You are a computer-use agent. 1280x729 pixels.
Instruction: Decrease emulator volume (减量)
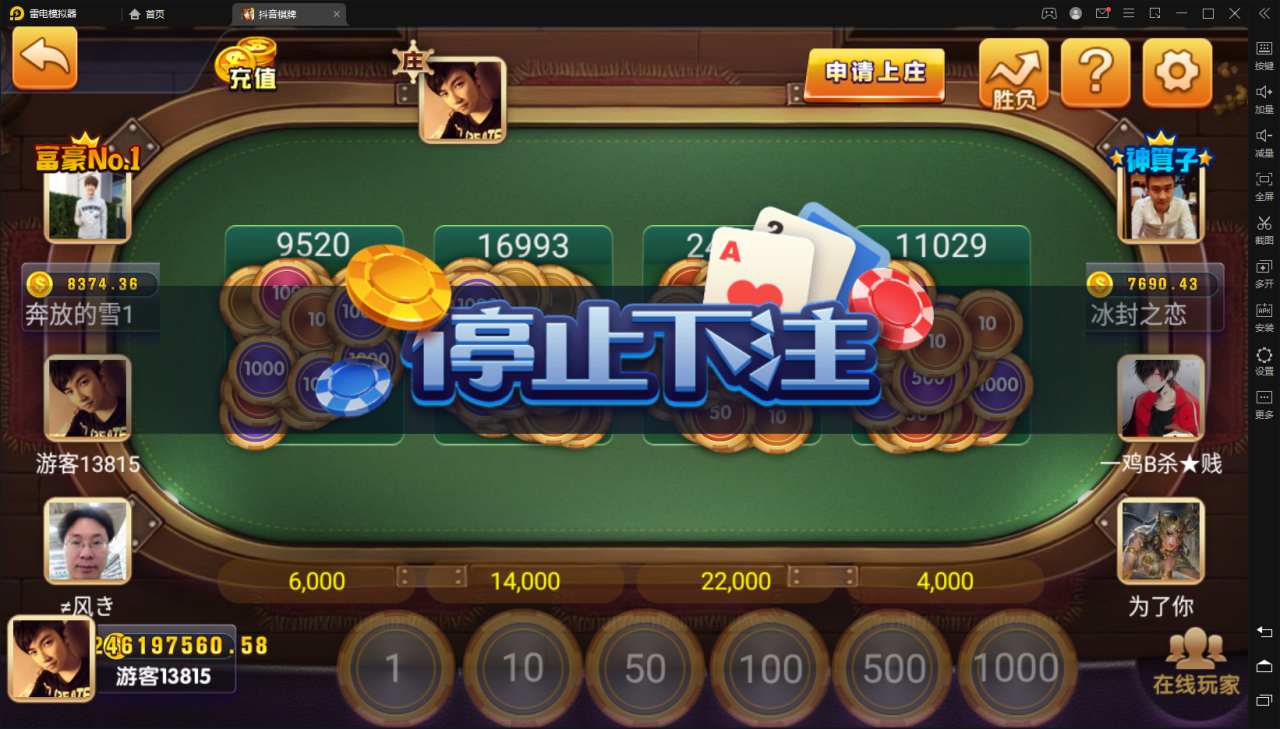tap(1263, 143)
